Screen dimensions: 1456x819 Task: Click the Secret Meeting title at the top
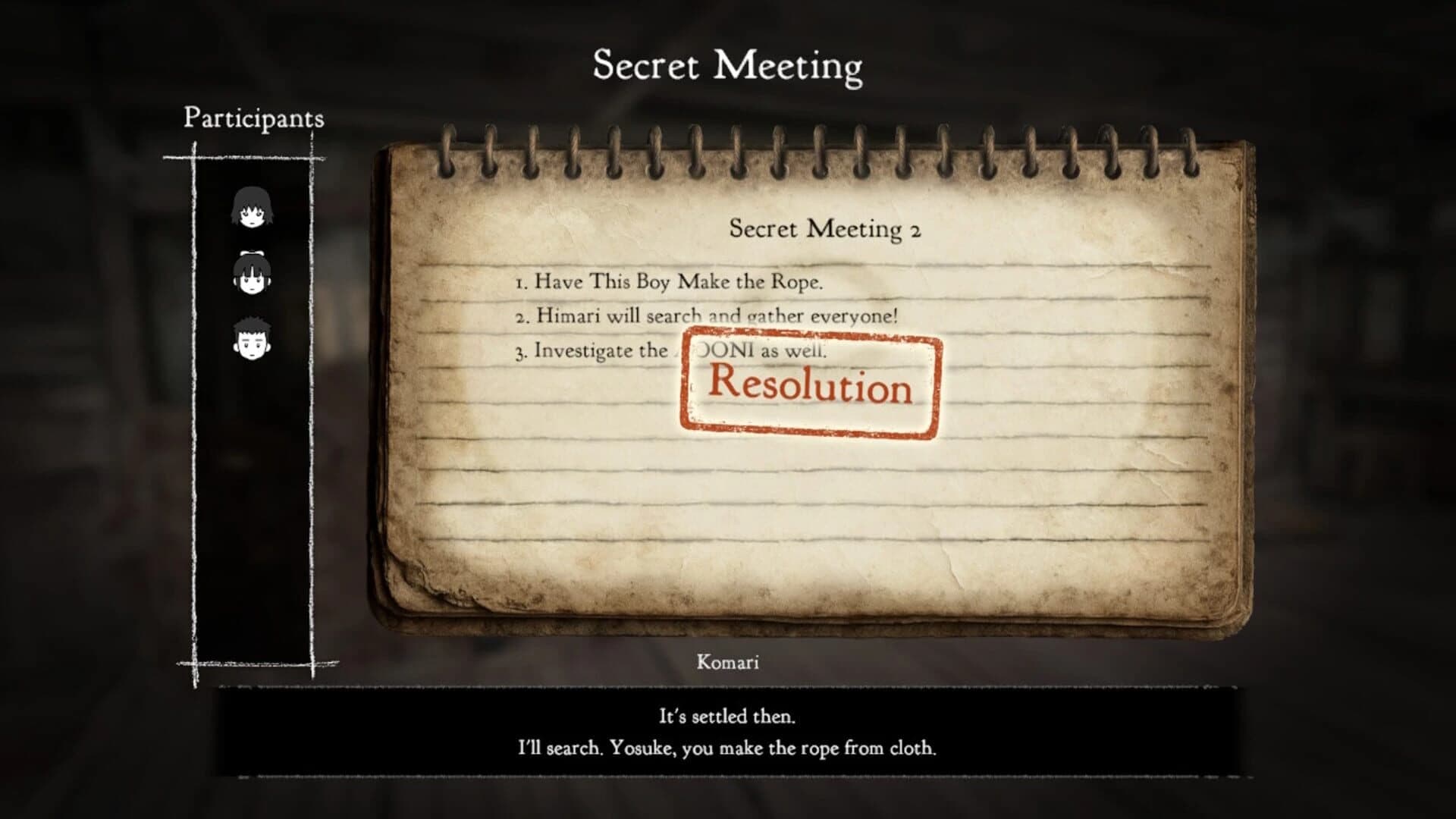pos(726,65)
